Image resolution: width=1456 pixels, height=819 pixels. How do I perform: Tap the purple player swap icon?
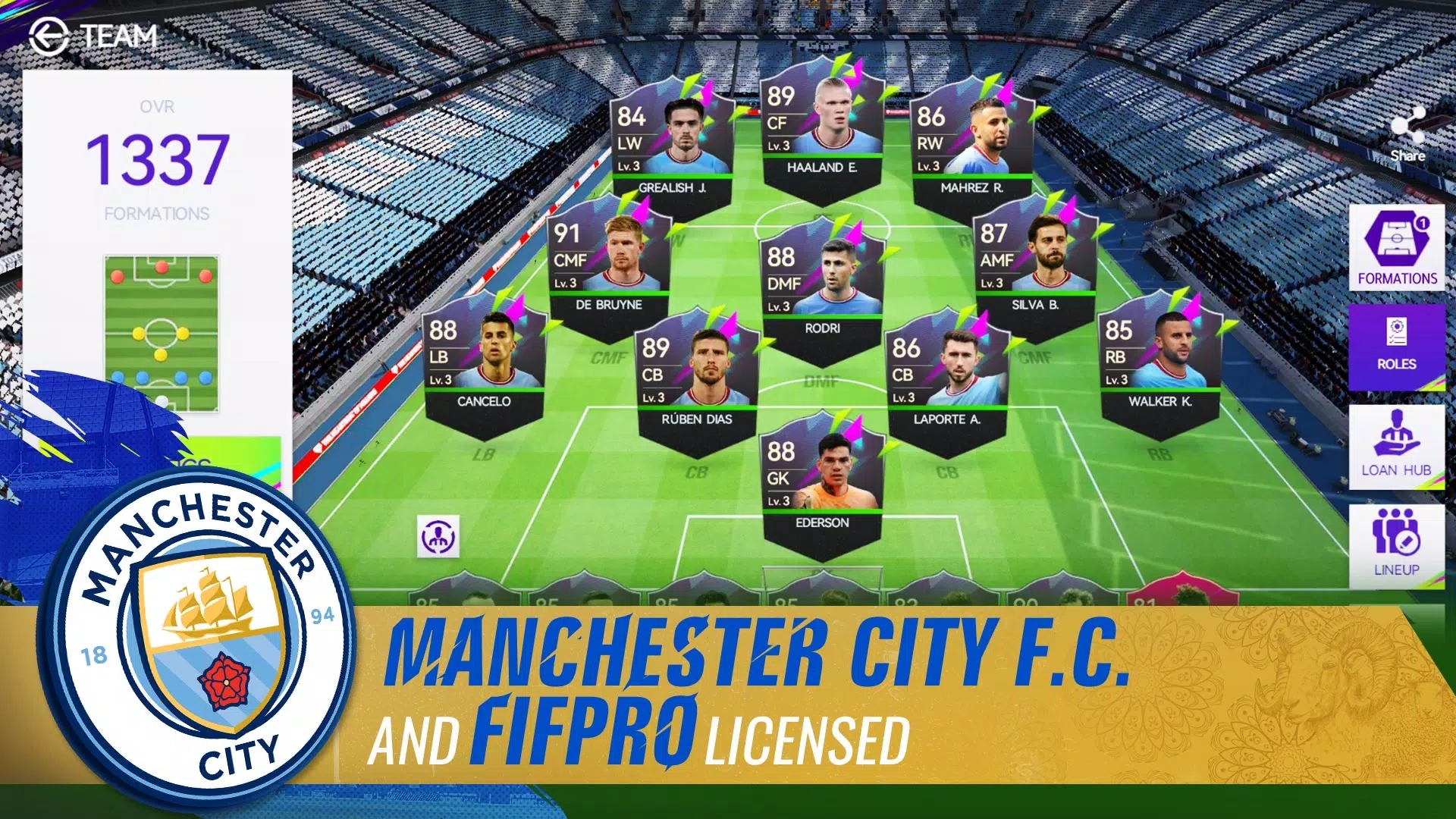438,538
